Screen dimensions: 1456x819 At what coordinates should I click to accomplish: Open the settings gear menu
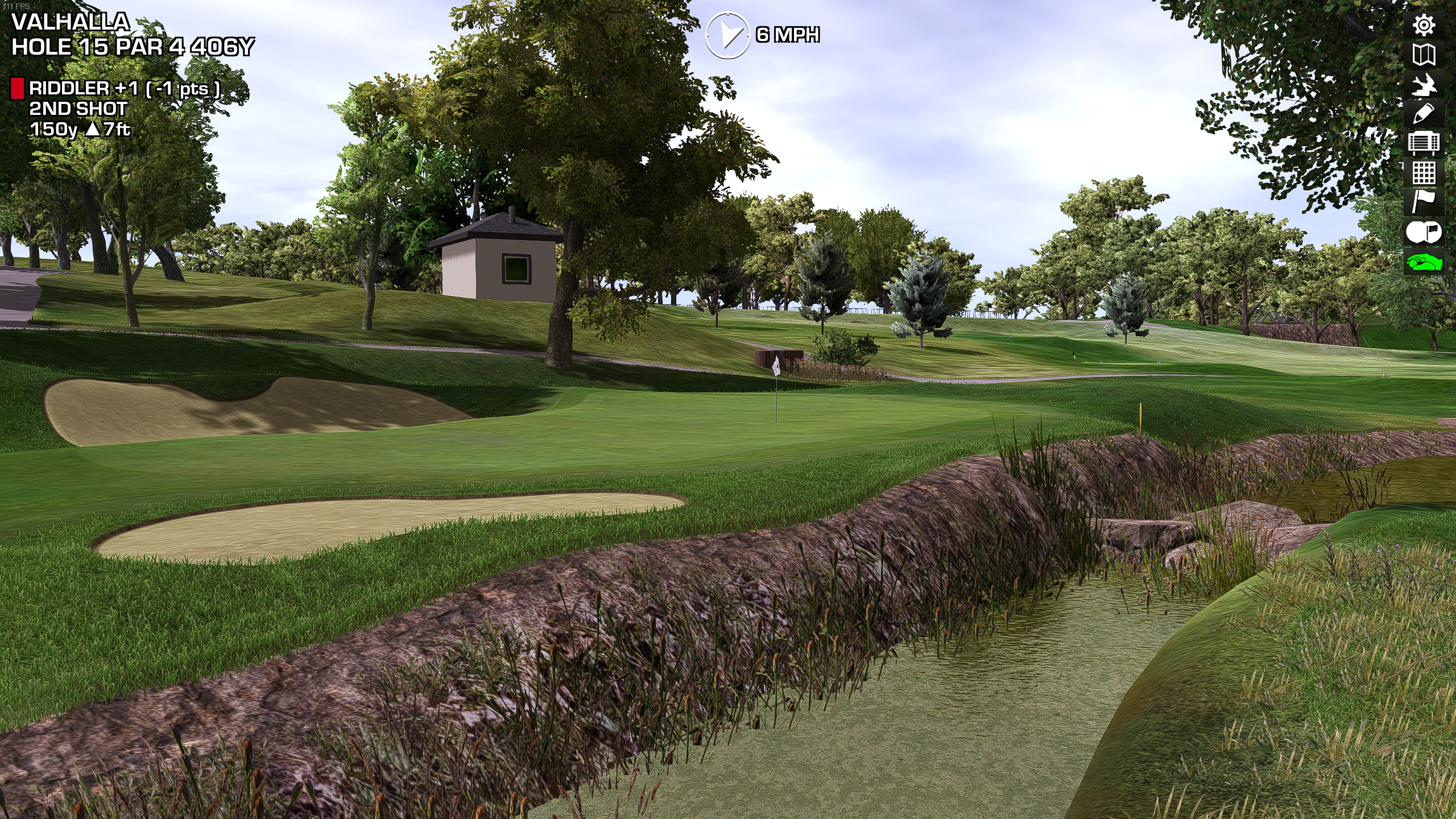click(x=1424, y=25)
